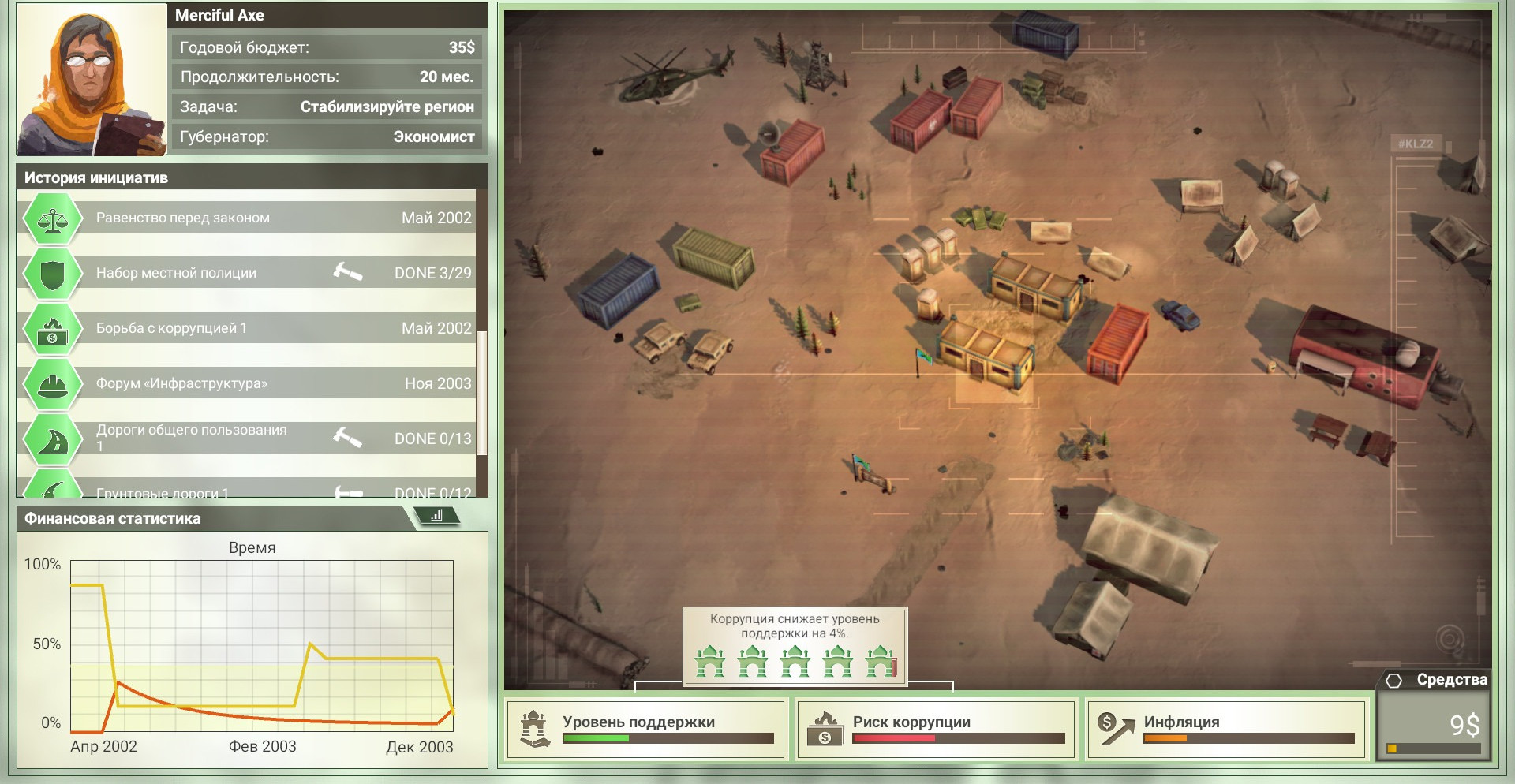
Task: Click the hard hat infrastructure forum icon
Action: 52,384
